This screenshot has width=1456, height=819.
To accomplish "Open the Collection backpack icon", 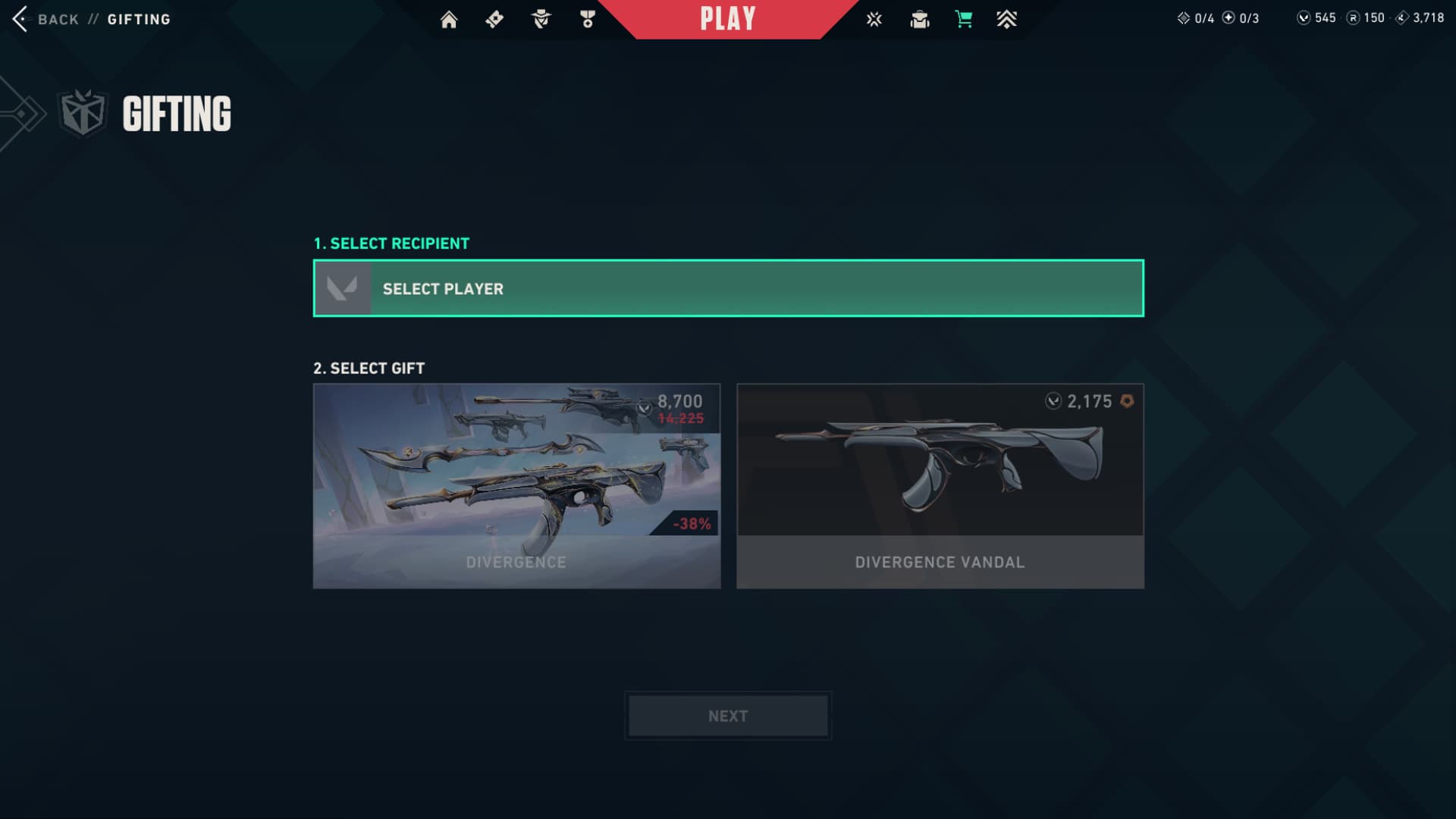I will [920, 19].
